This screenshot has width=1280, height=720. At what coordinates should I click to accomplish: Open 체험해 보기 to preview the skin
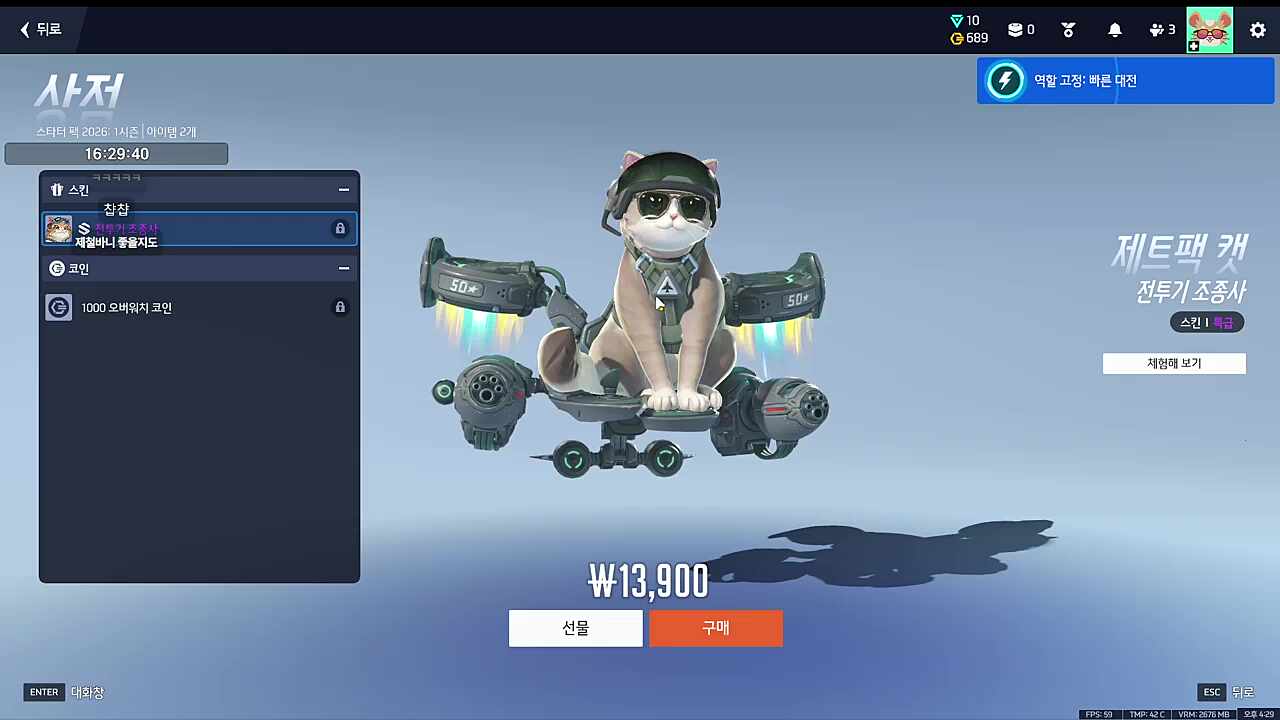click(1174, 363)
